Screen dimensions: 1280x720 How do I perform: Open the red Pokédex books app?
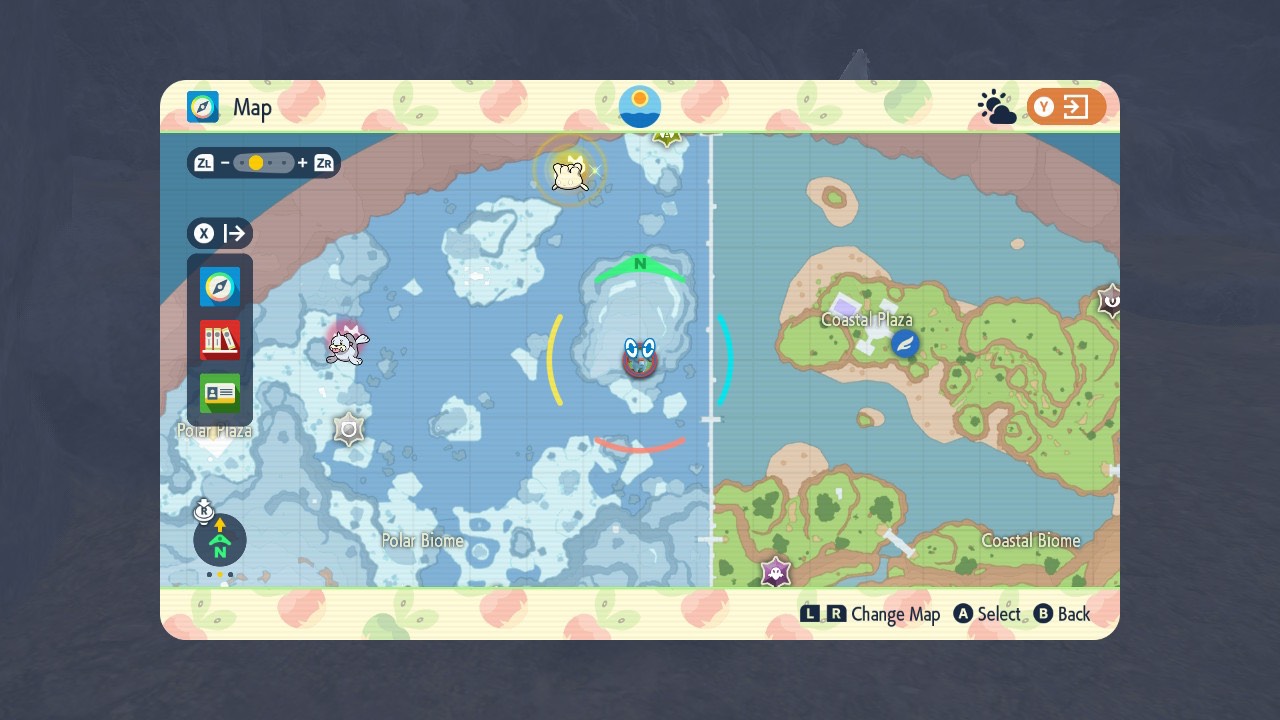pos(220,340)
